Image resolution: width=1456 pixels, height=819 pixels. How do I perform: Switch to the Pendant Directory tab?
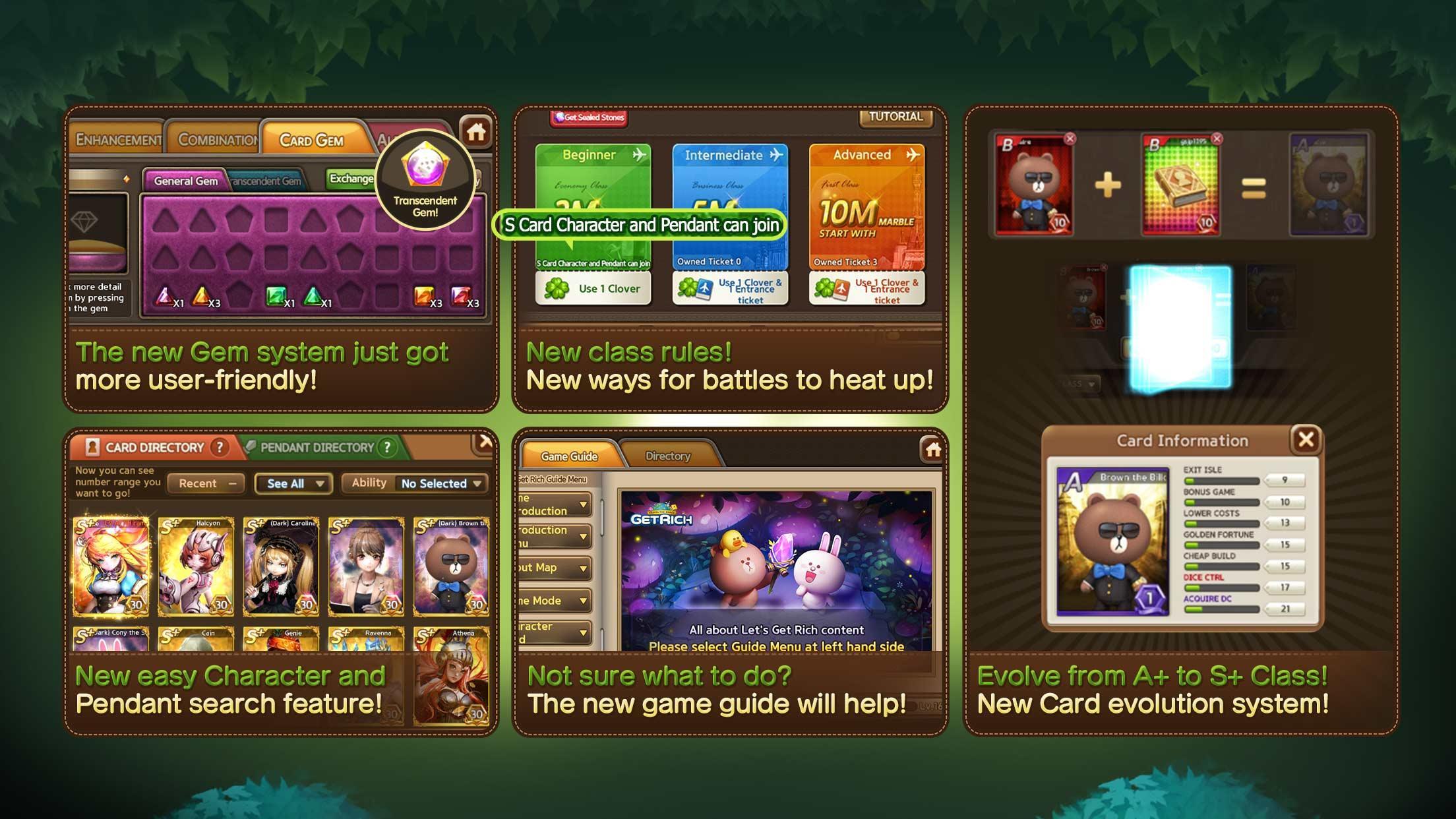[317, 447]
